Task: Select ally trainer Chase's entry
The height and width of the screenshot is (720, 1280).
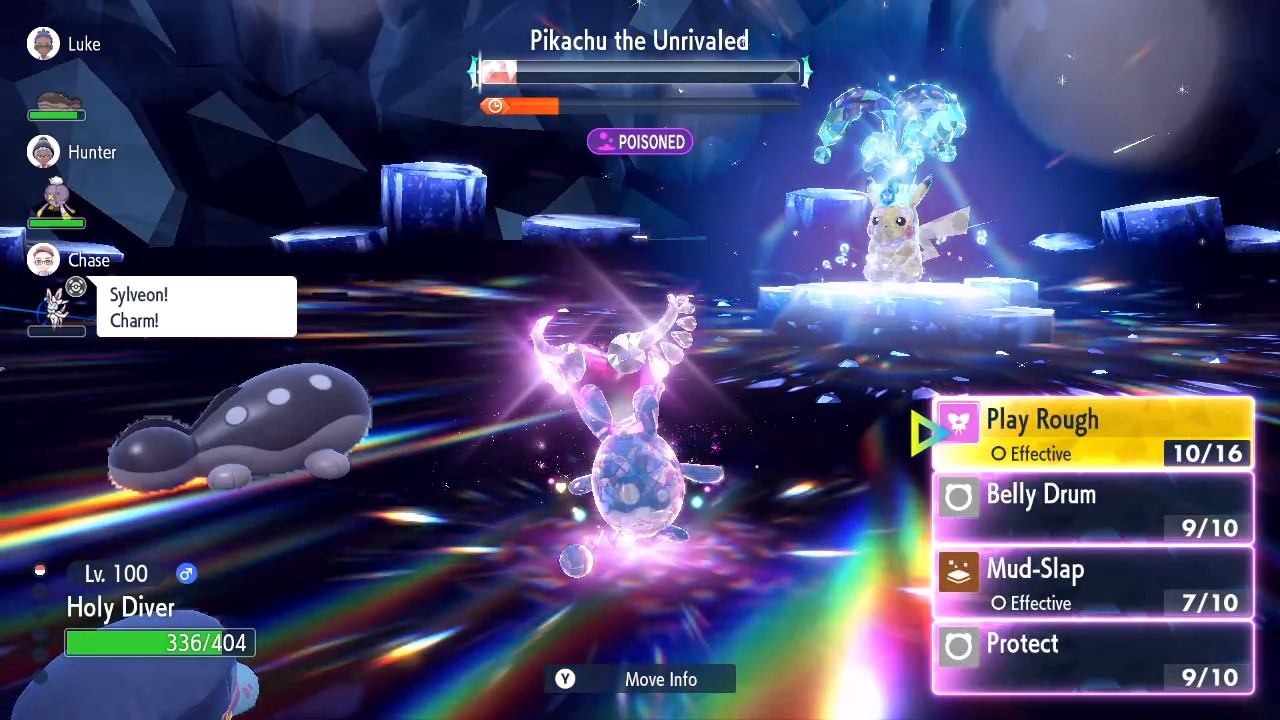Action: 69,260
